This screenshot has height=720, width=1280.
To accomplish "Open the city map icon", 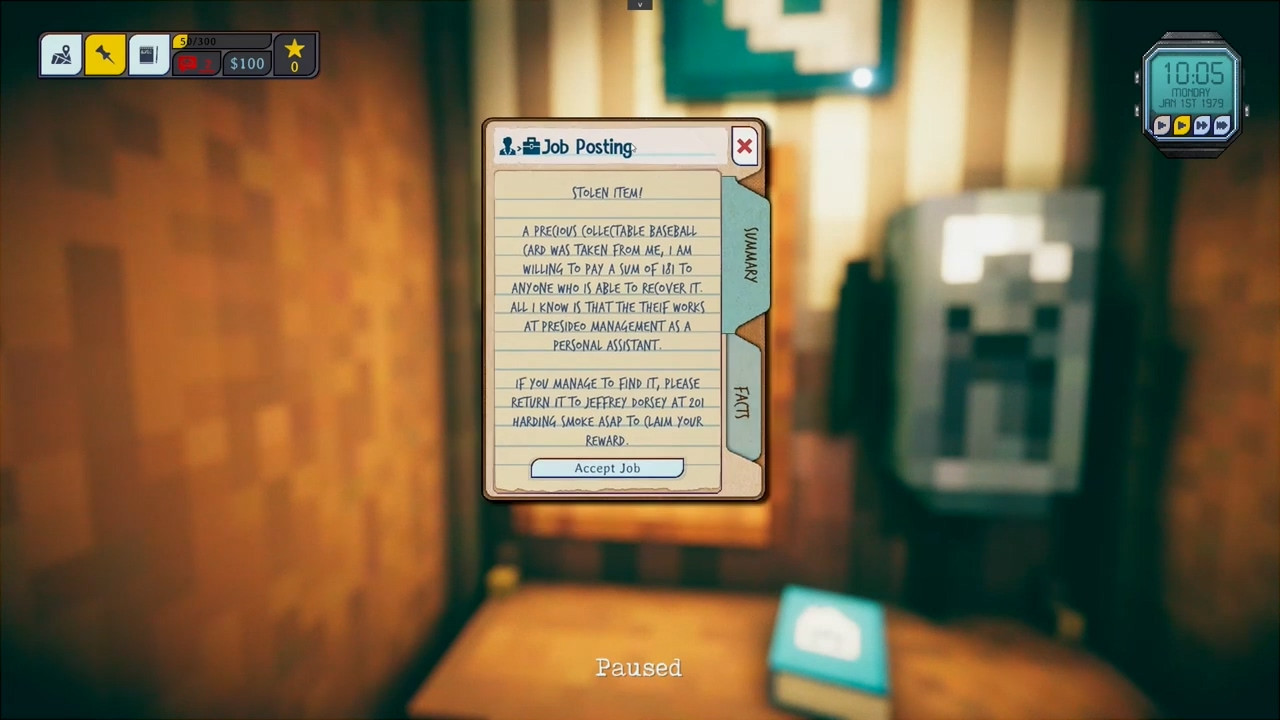I will tap(61, 56).
